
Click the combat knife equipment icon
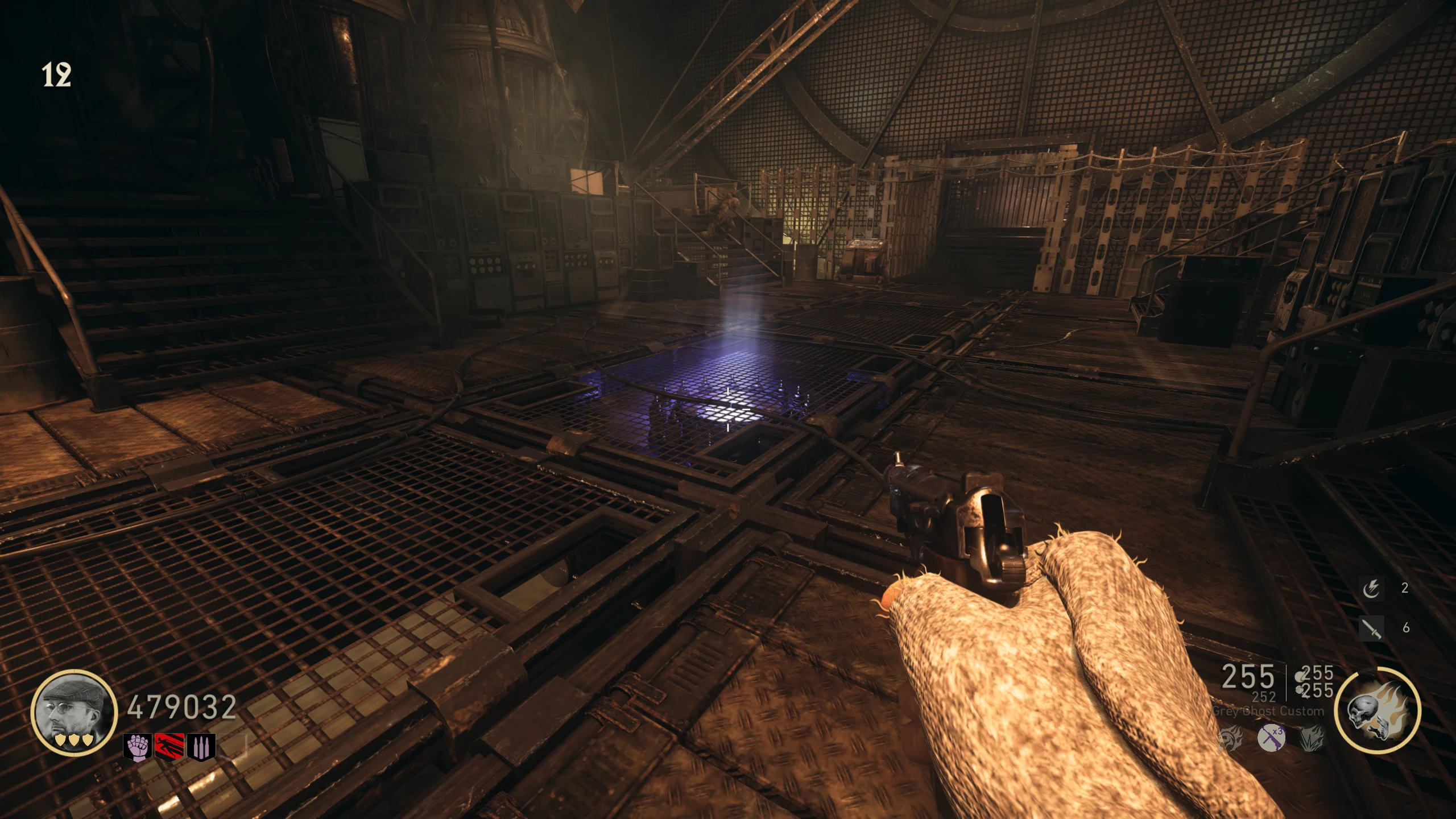(x=1371, y=628)
